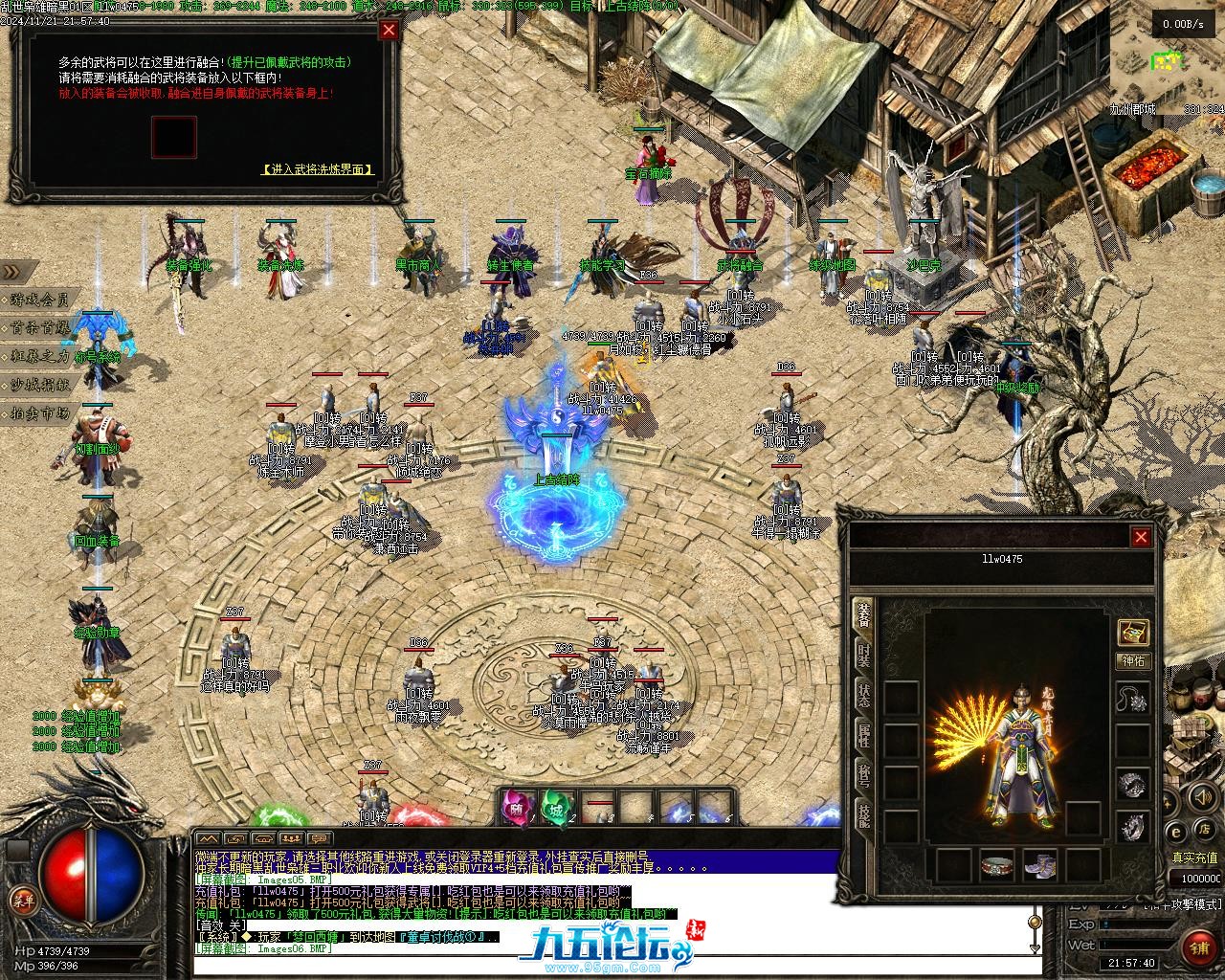Select the empty fusion item slot

point(173,137)
